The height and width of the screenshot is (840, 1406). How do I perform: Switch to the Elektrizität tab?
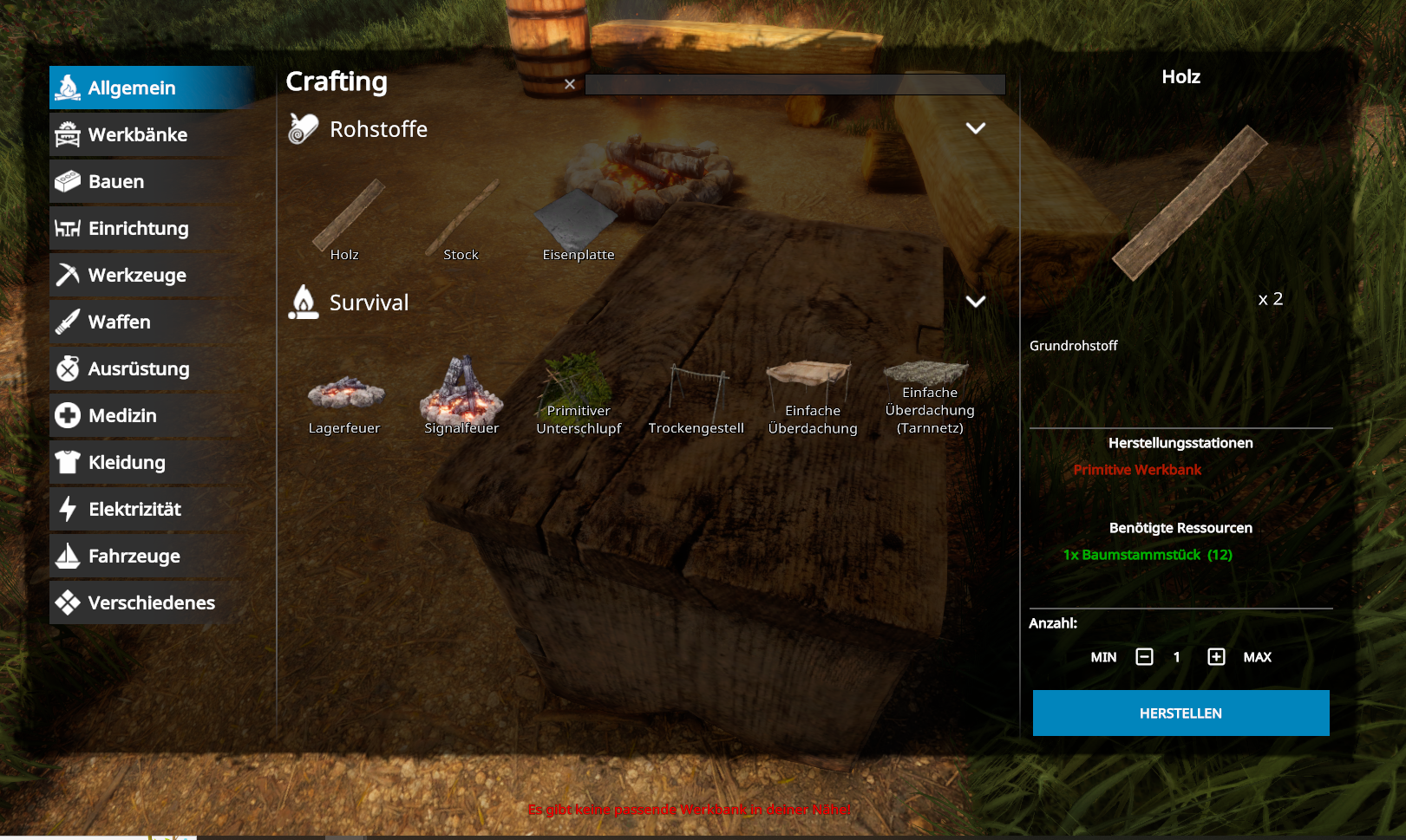click(x=134, y=510)
